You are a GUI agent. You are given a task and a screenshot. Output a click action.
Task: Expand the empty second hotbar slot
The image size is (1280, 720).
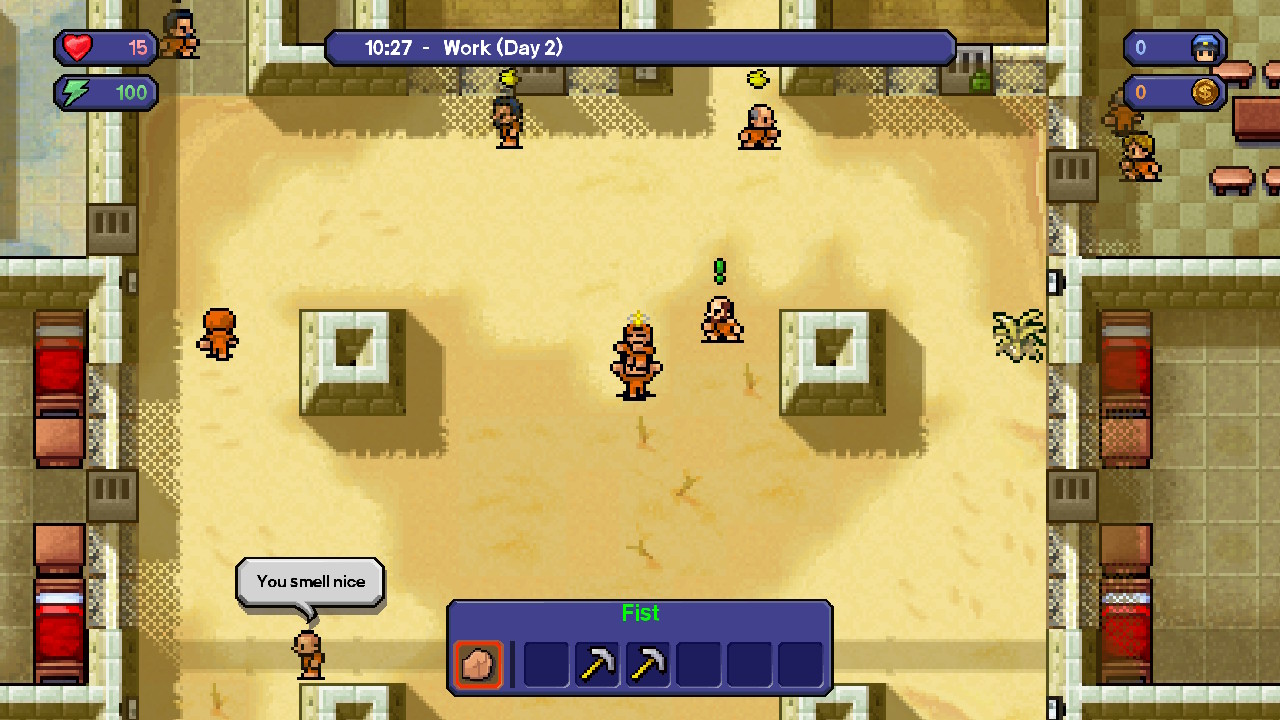pos(545,663)
